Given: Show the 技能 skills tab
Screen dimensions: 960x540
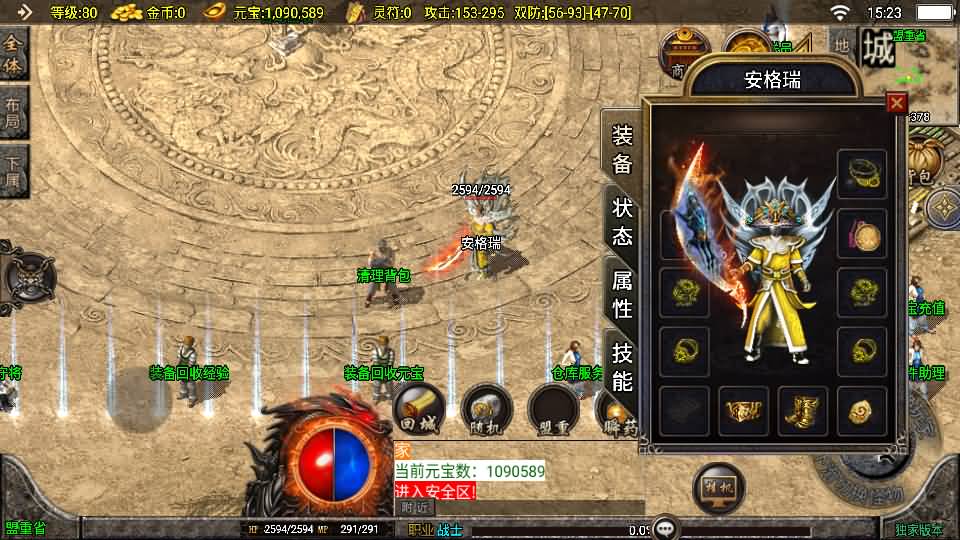Looking at the screenshot, I should 622,366.
